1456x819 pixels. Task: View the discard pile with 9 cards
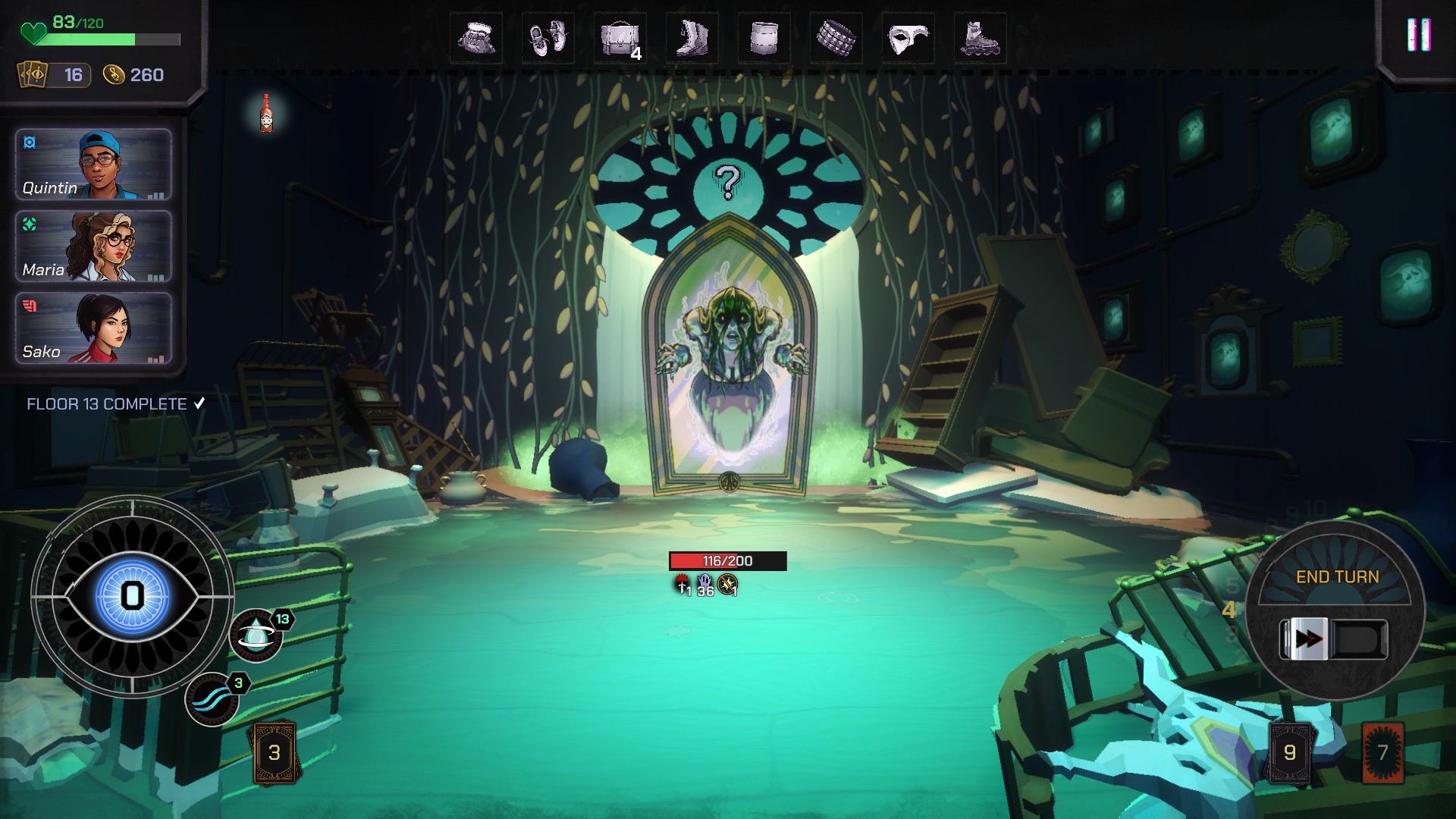pos(1289,752)
